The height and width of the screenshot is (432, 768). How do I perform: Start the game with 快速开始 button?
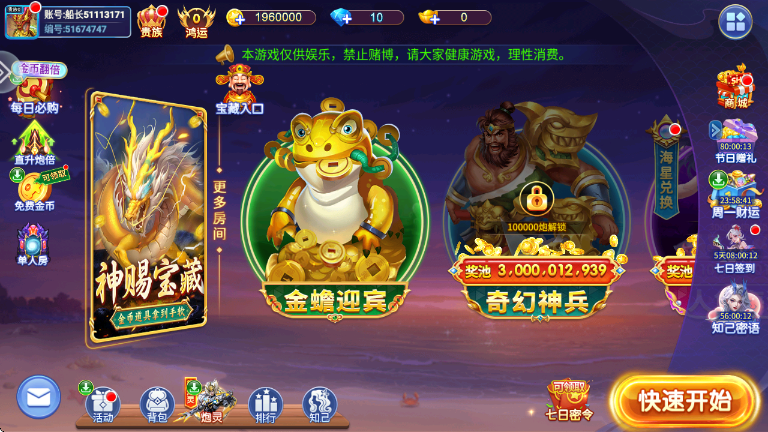point(684,401)
